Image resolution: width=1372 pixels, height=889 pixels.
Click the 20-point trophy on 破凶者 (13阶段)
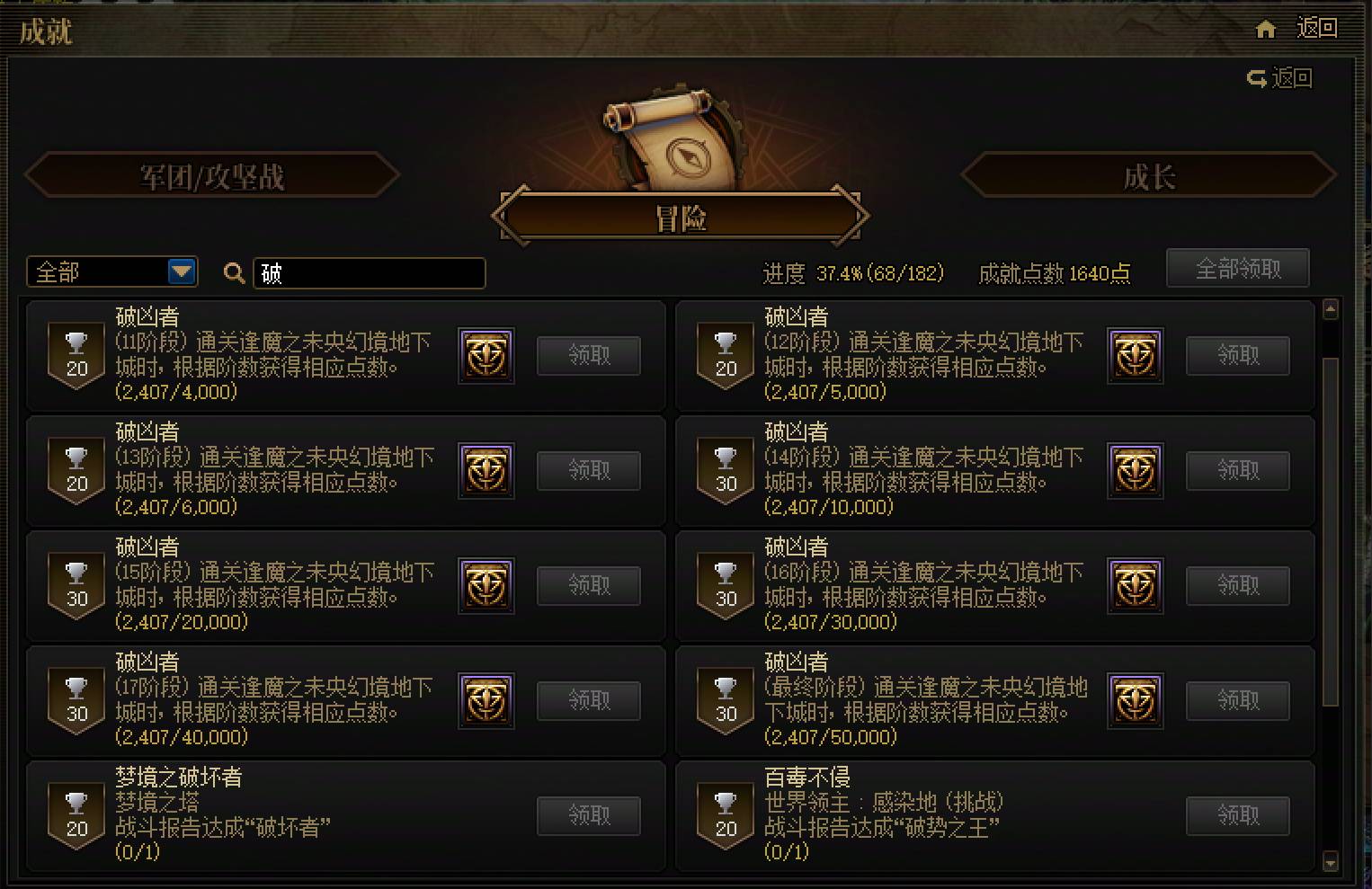(x=76, y=471)
